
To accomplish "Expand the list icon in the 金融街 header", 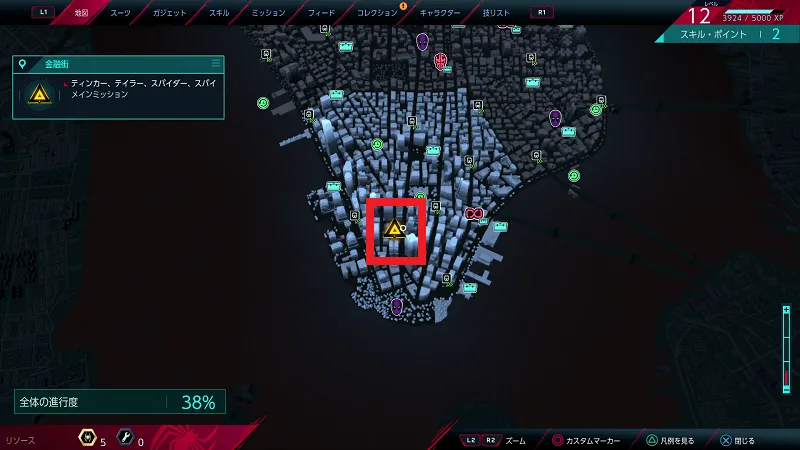I will 215,63.
